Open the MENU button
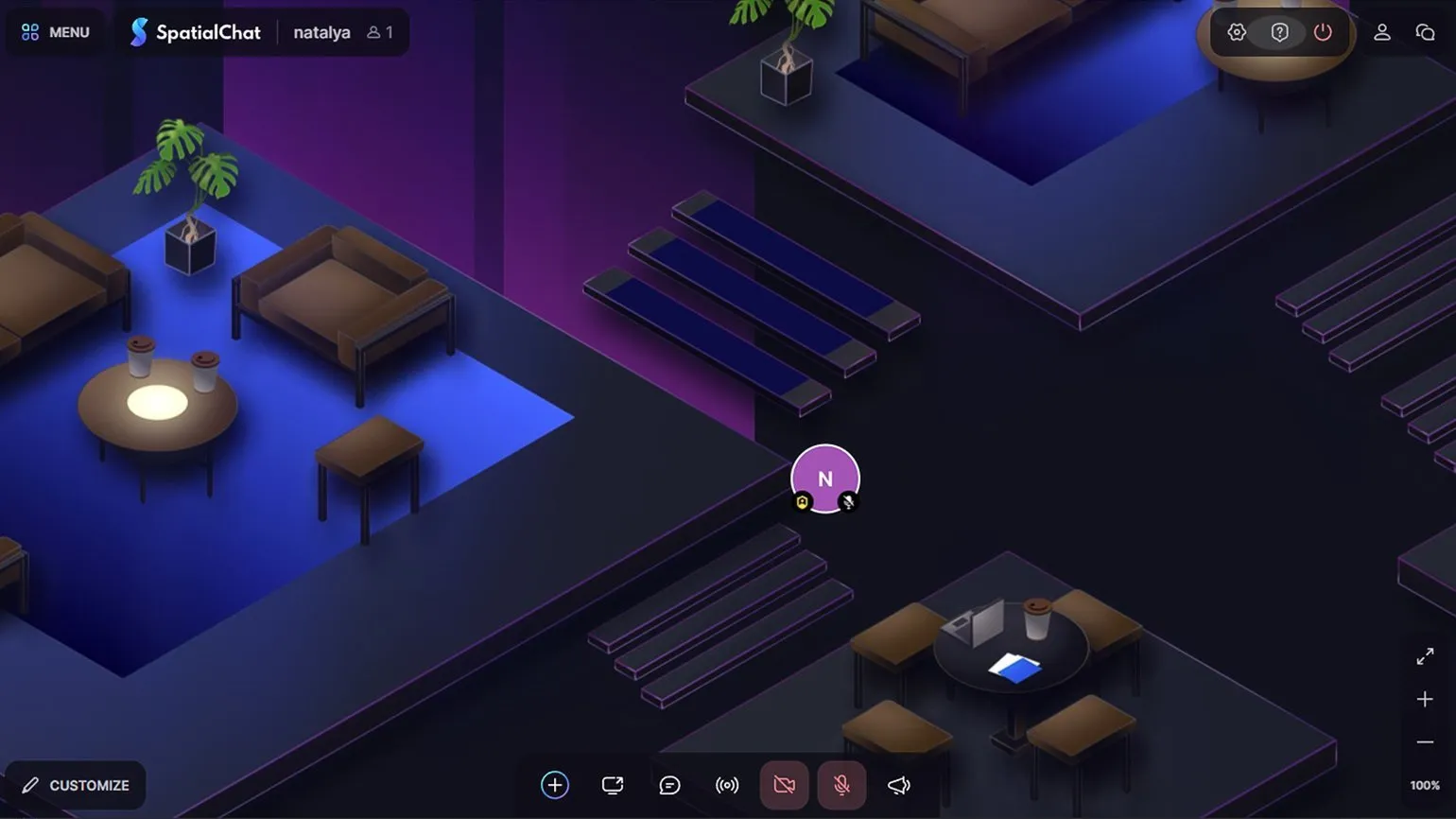Image resolution: width=1456 pixels, height=819 pixels. [x=55, y=32]
